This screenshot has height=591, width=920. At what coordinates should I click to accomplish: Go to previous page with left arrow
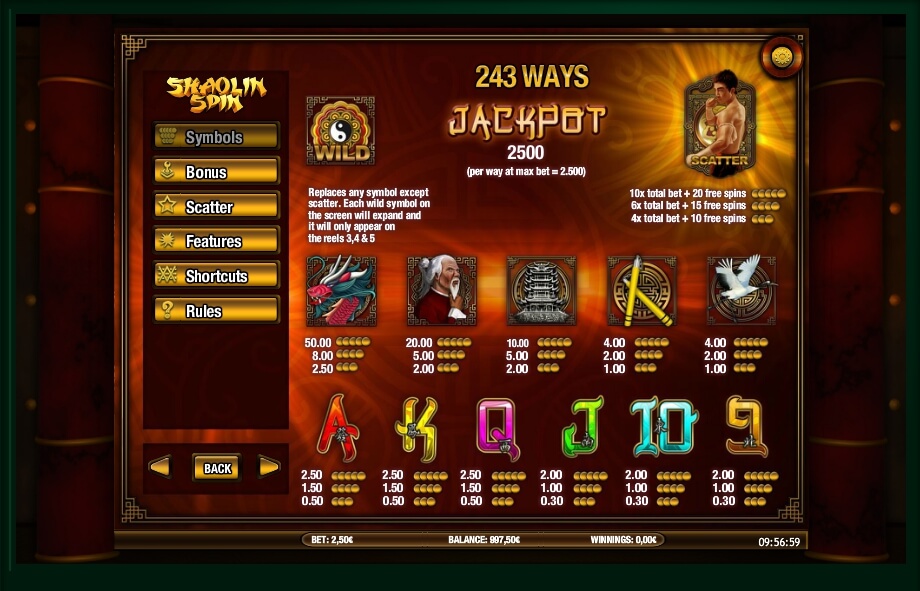160,467
